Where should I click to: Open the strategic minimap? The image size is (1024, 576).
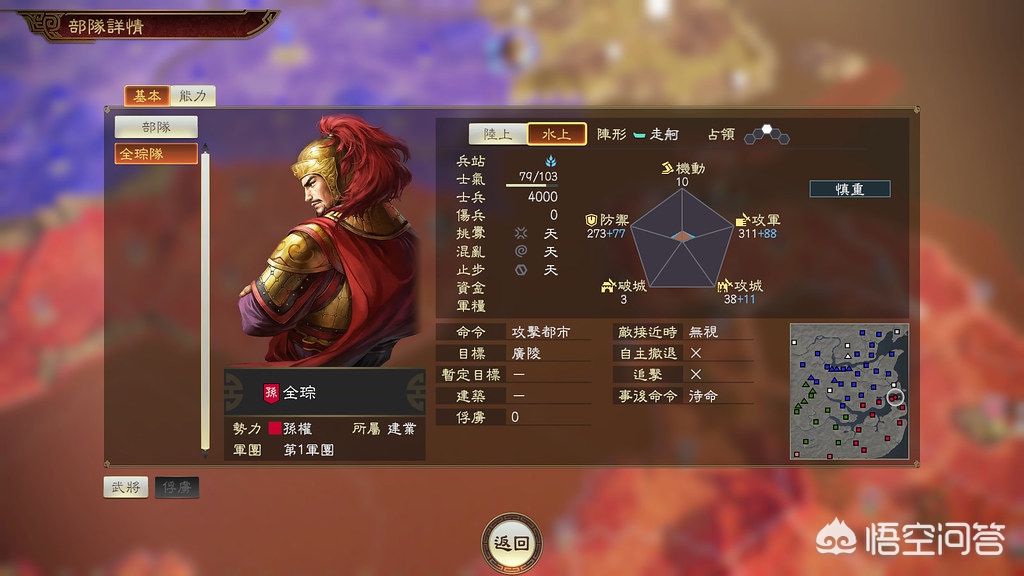click(x=848, y=390)
